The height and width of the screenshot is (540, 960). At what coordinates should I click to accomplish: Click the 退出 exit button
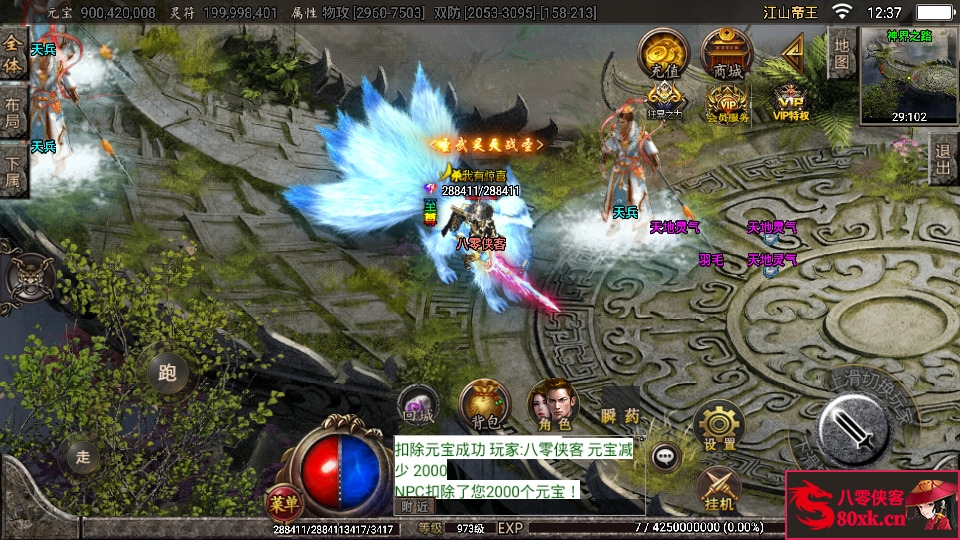click(942, 159)
